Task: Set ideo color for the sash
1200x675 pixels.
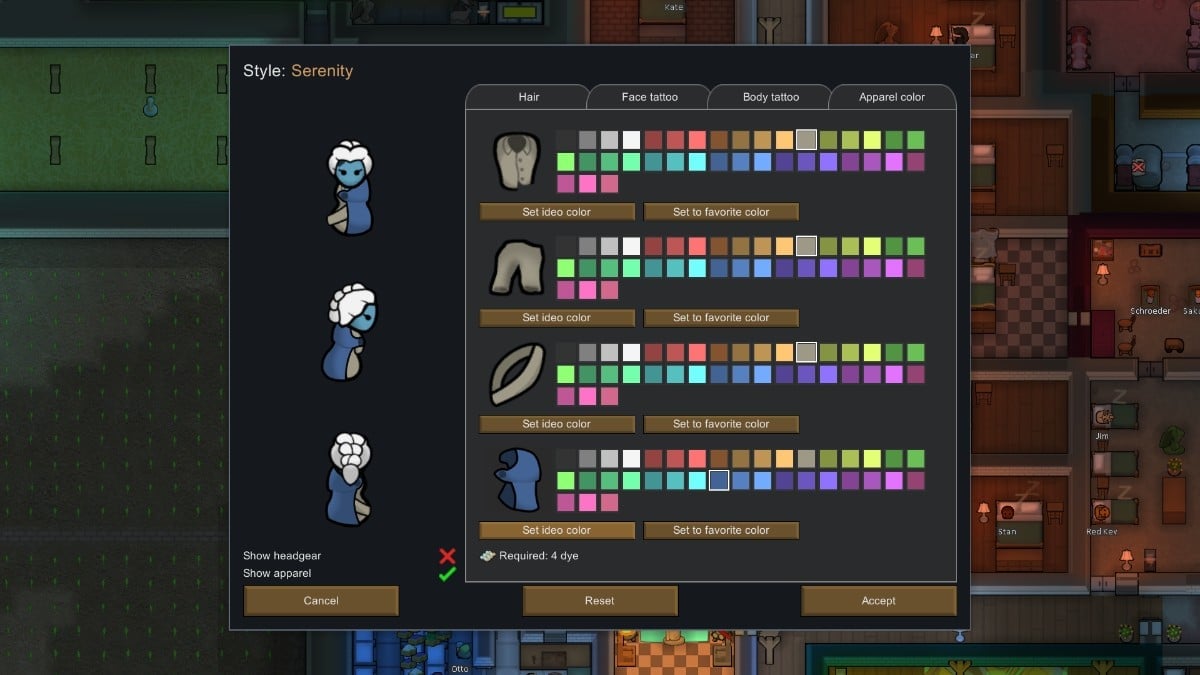Action: click(x=557, y=424)
